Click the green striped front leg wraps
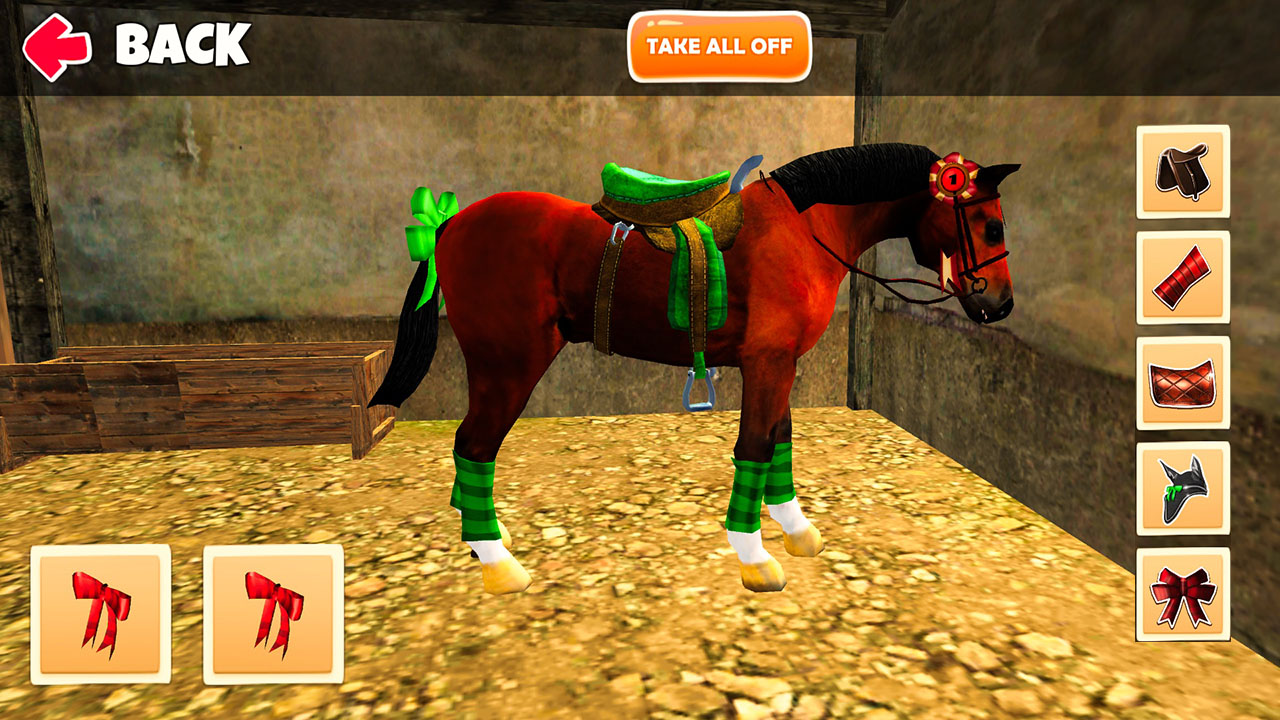This screenshot has height=720, width=1280. (x=748, y=490)
